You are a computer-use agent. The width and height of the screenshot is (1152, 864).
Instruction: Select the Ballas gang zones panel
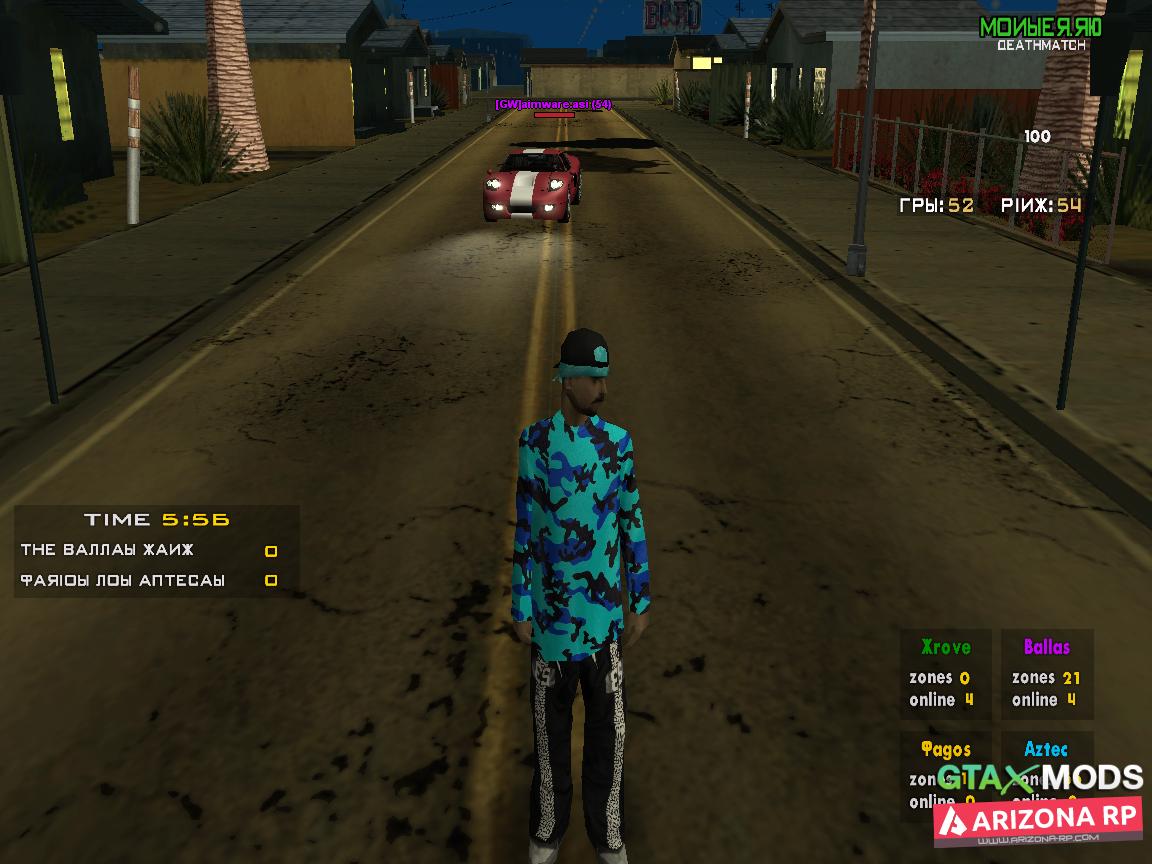[x=1047, y=673]
